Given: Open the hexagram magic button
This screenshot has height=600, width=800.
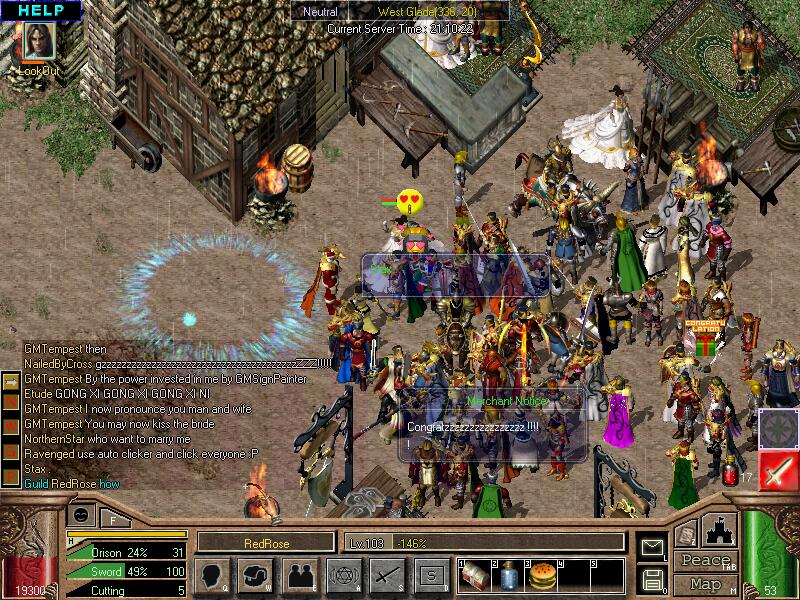Looking at the screenshot, I should [x=344, y=574].
